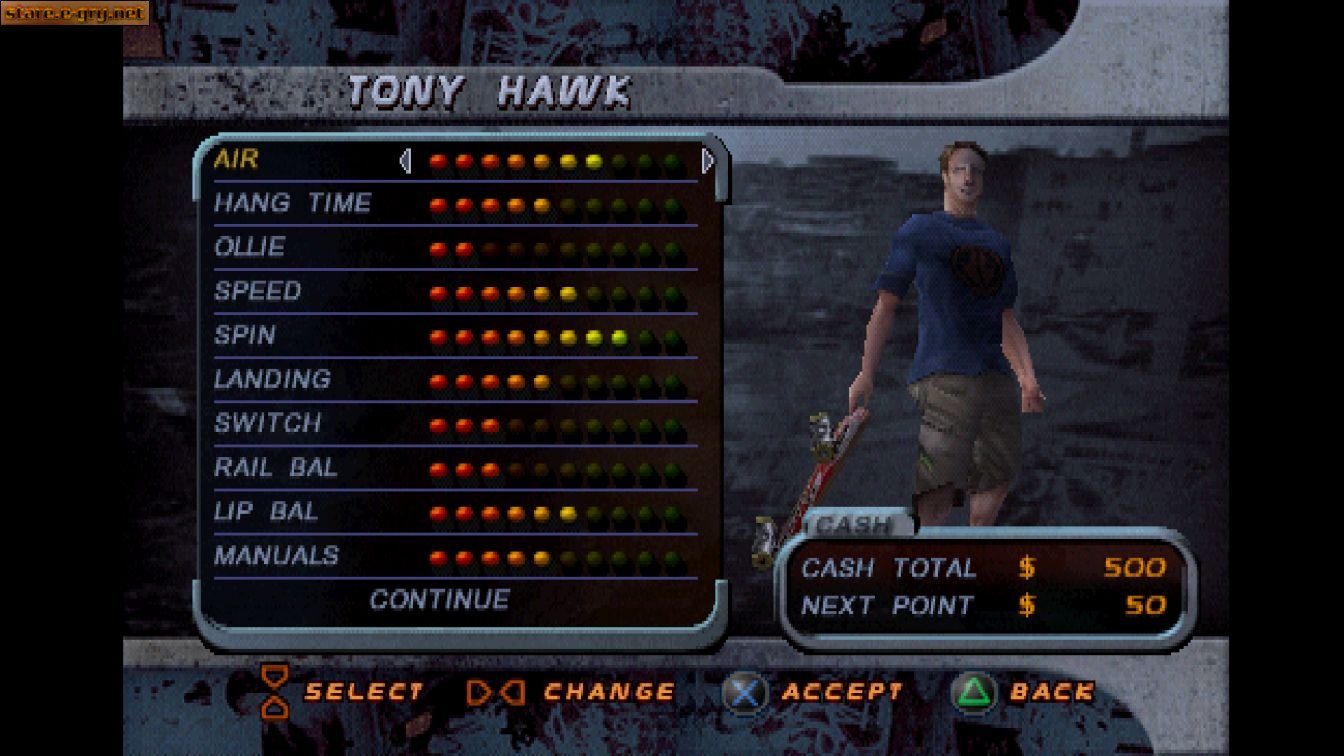Image resolution: width=1344 pixels, height=756 pixels.
Task: Select the HANG TIME stat row
Action: (x=293, y=203)
